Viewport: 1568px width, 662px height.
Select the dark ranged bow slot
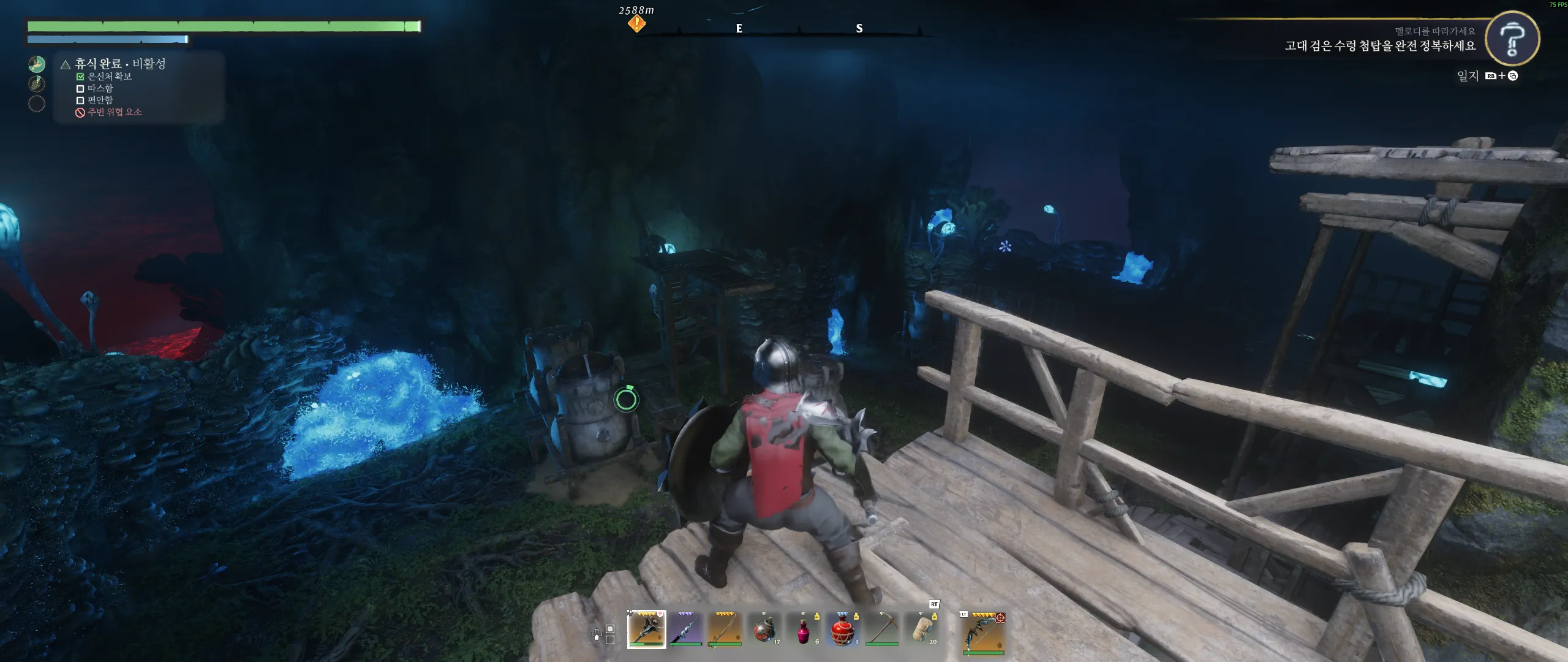click(x=983, y=633)
